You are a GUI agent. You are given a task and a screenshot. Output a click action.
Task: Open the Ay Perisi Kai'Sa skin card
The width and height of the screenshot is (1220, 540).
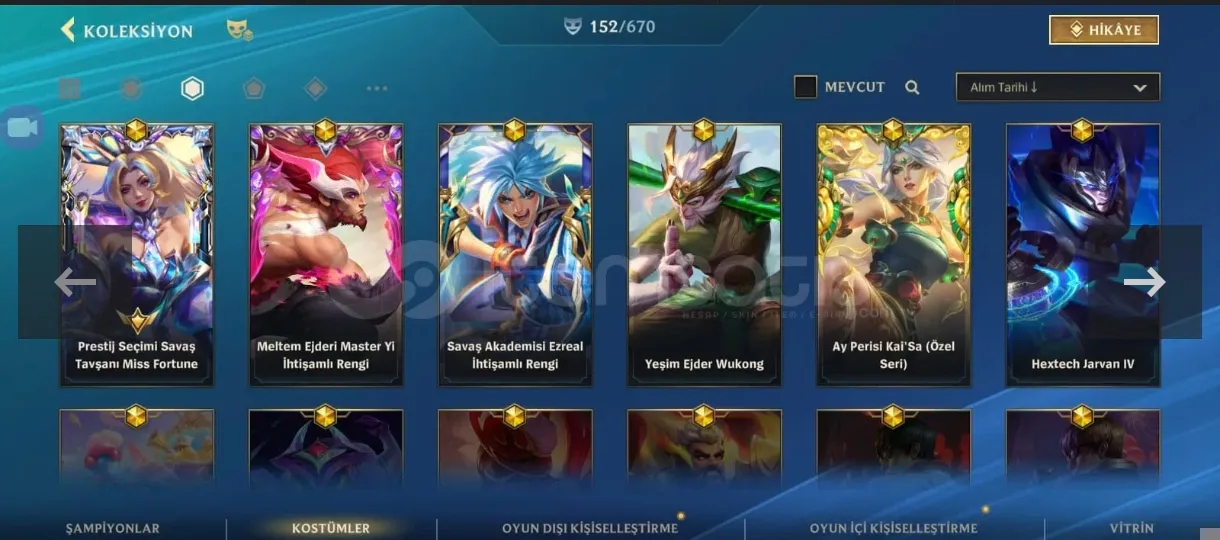[893, 255]
